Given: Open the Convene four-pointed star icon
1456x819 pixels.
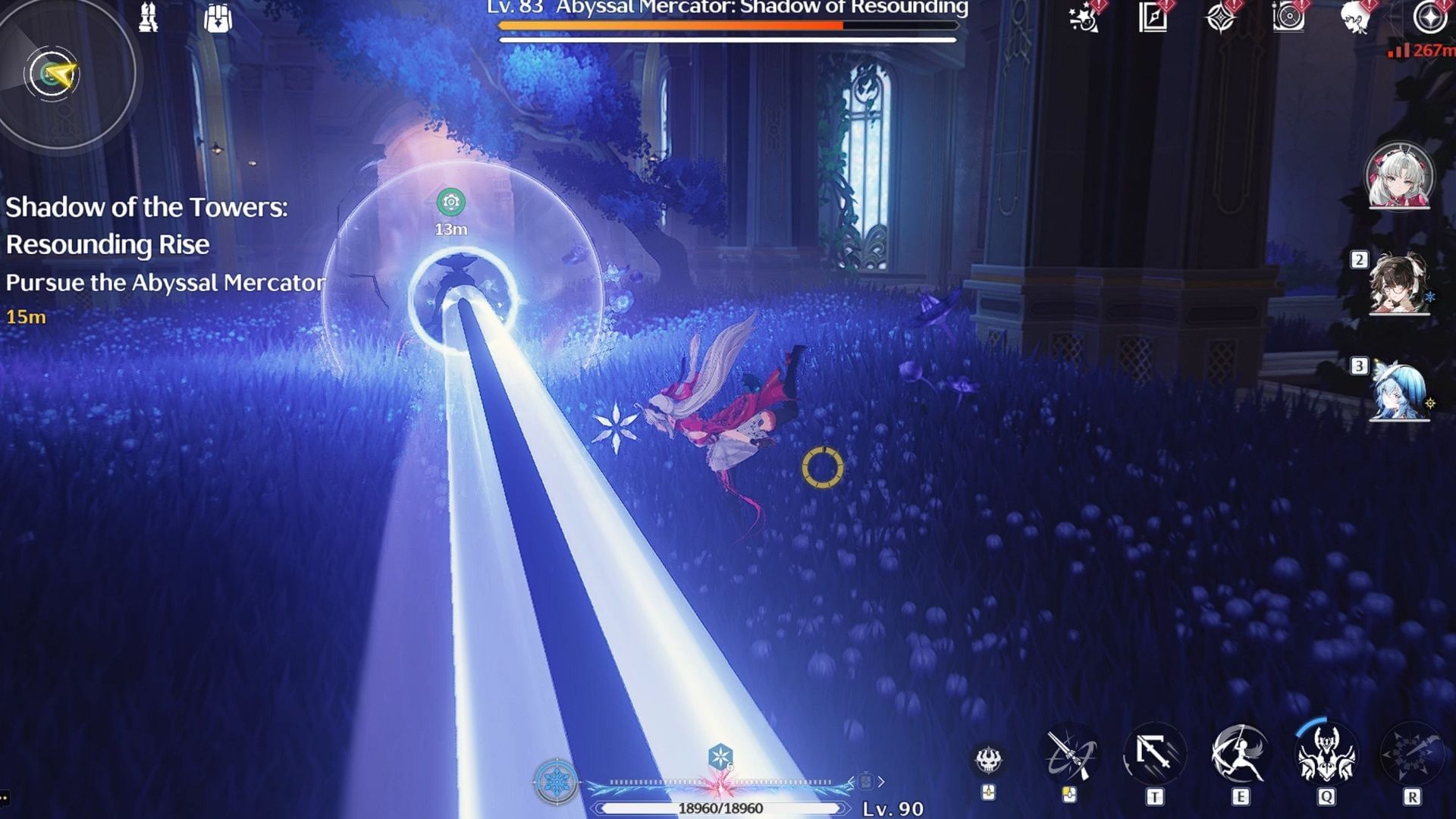Looking at the screenshot, I should tap(1222, 20).
